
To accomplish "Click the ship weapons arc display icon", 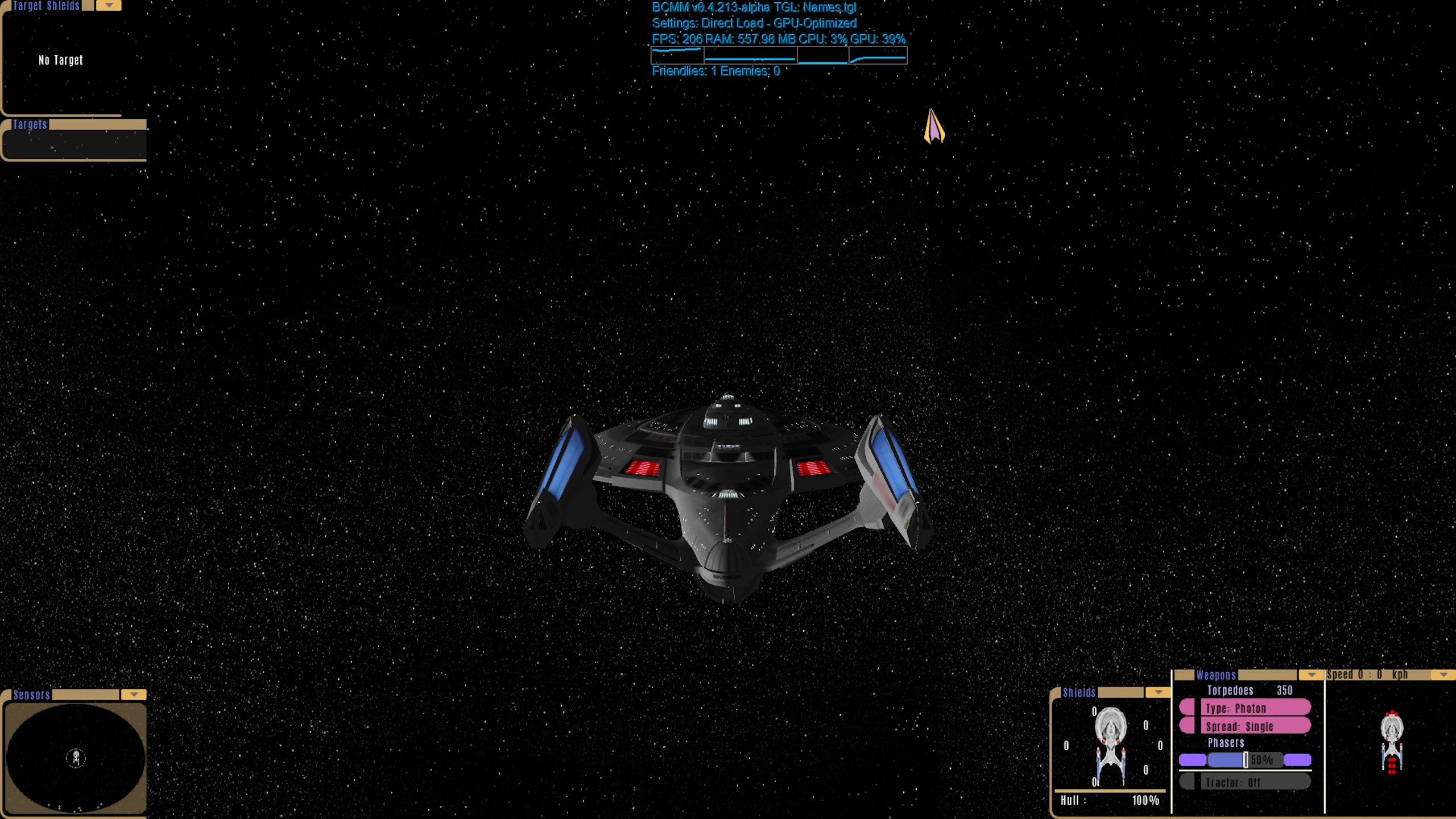I will click(x=1392, y=742).
